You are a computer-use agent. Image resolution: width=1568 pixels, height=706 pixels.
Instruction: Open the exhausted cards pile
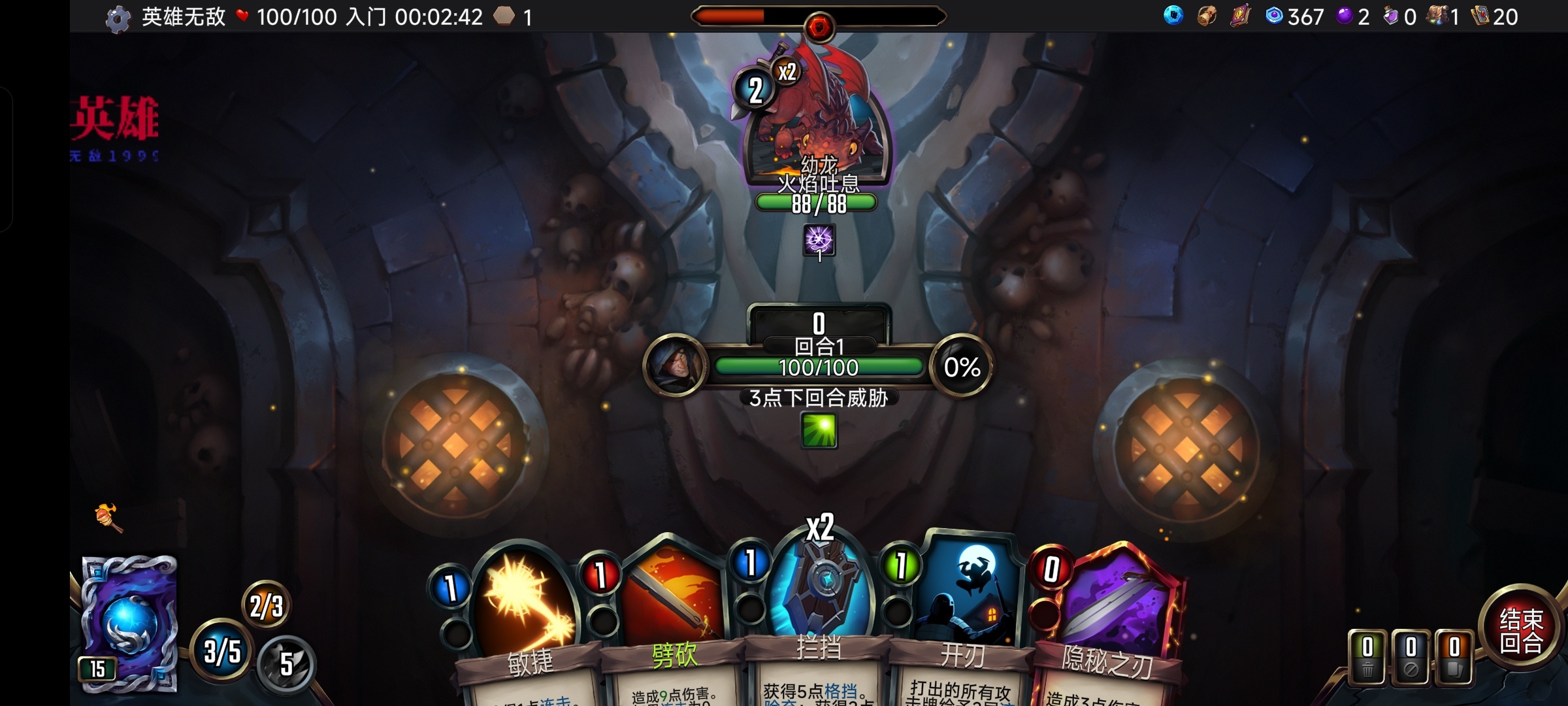click(x=1411, y=657)
